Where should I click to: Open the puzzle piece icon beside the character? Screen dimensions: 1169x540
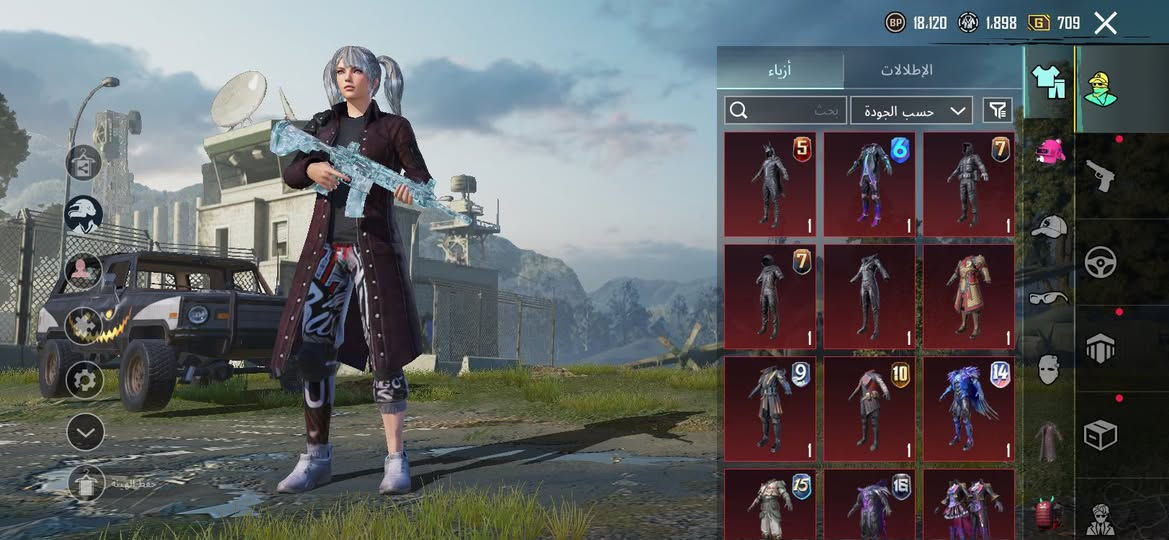click(x=85, y=325)
